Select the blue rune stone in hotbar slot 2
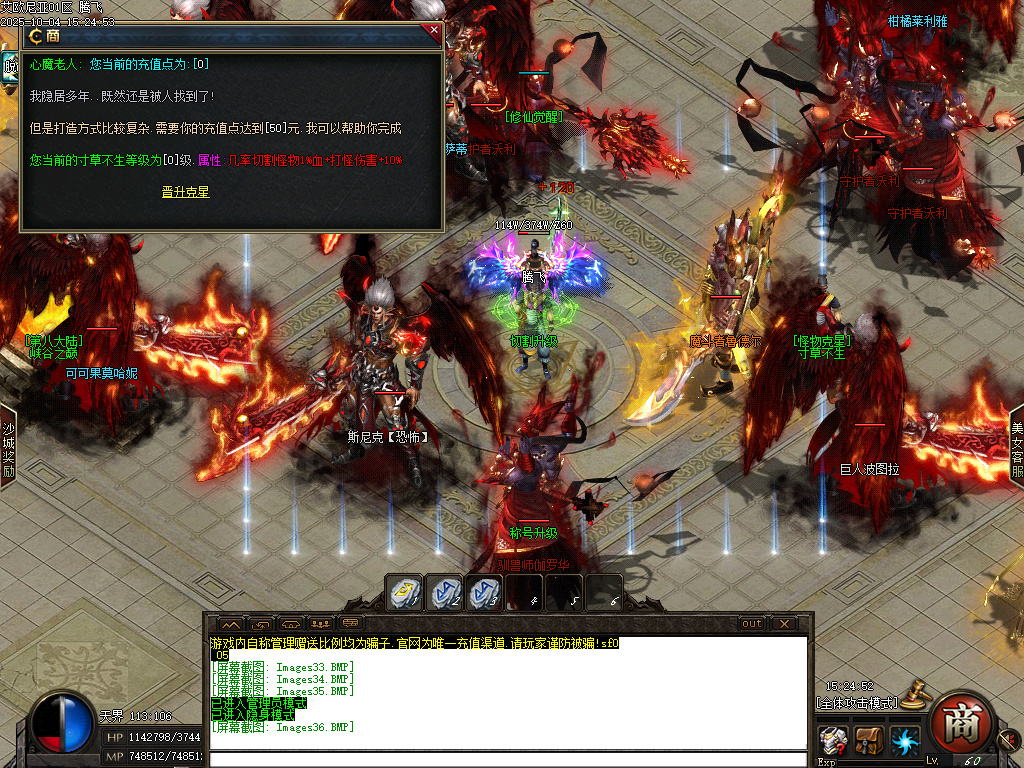Image resolution: width=1024 pixels, height=768 pixels. [x=445, y=593]
